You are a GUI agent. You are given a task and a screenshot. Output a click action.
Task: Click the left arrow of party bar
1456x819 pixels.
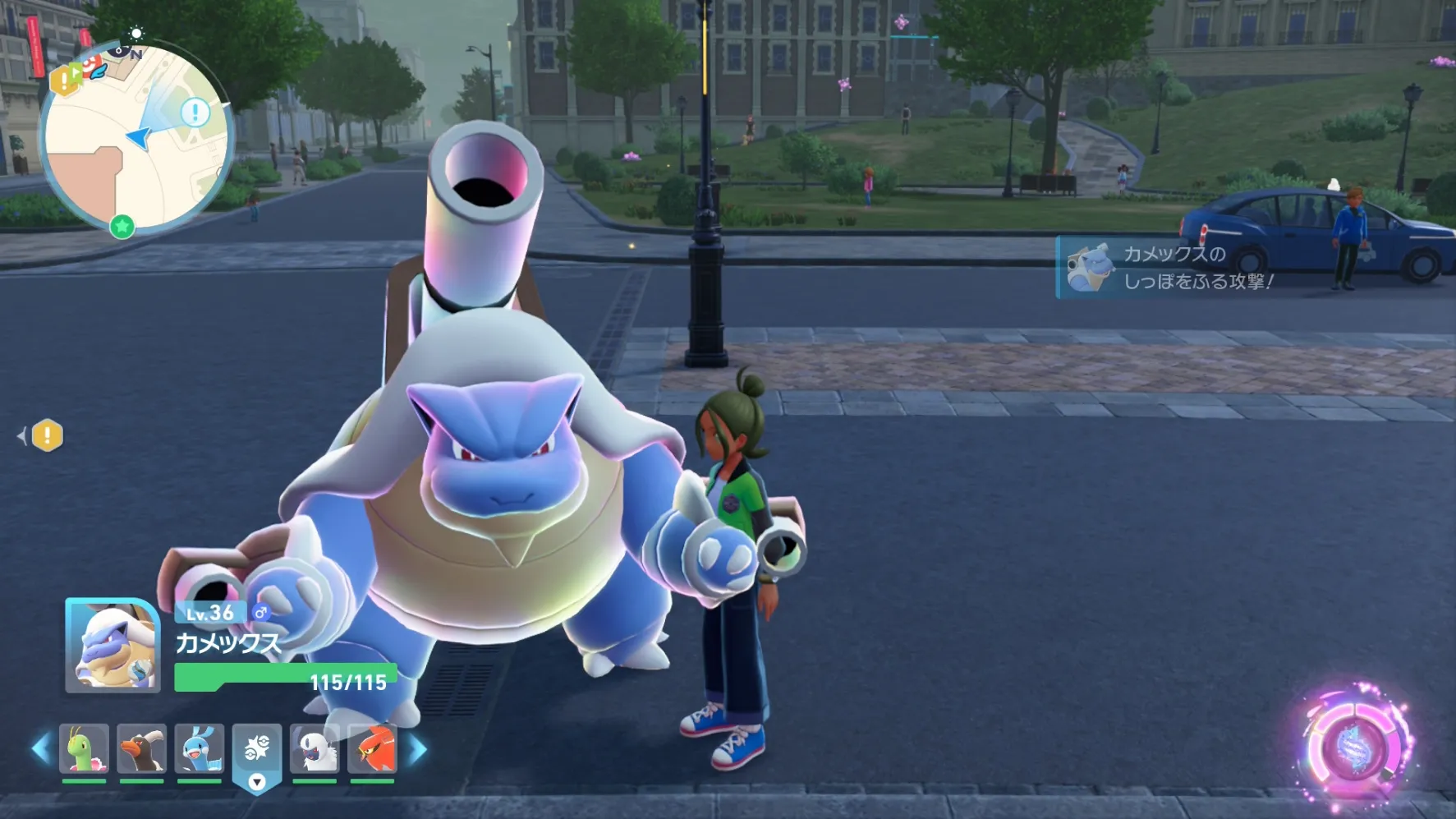pos(40,749)
